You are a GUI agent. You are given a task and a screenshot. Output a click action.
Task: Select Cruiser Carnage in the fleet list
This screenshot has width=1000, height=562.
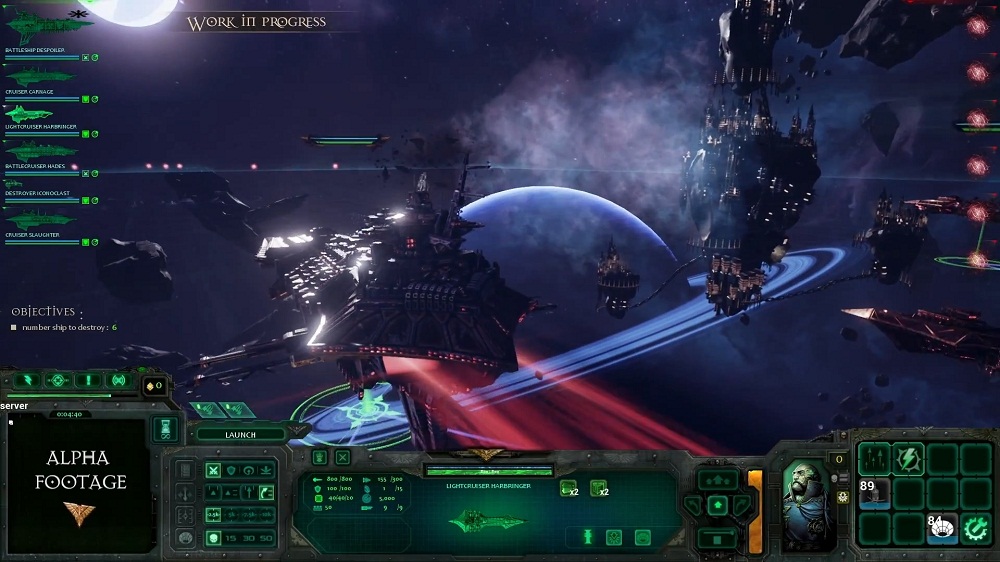point(40,76)
